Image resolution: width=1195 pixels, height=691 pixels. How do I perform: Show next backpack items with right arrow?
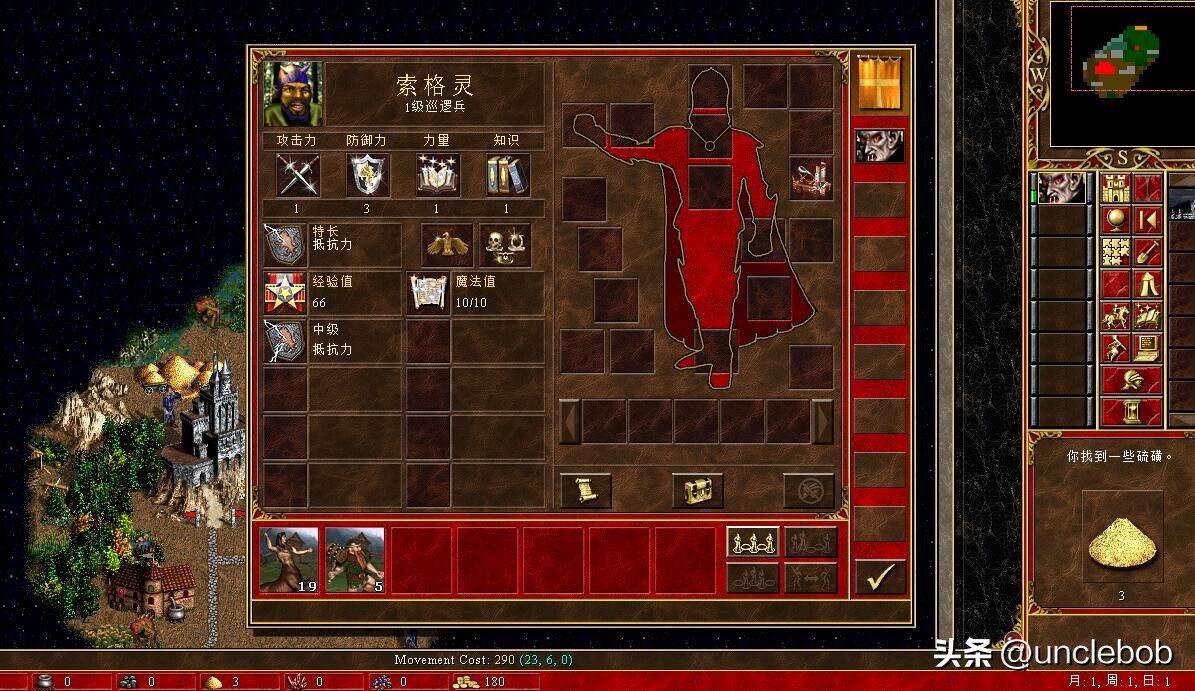[822, 421]
